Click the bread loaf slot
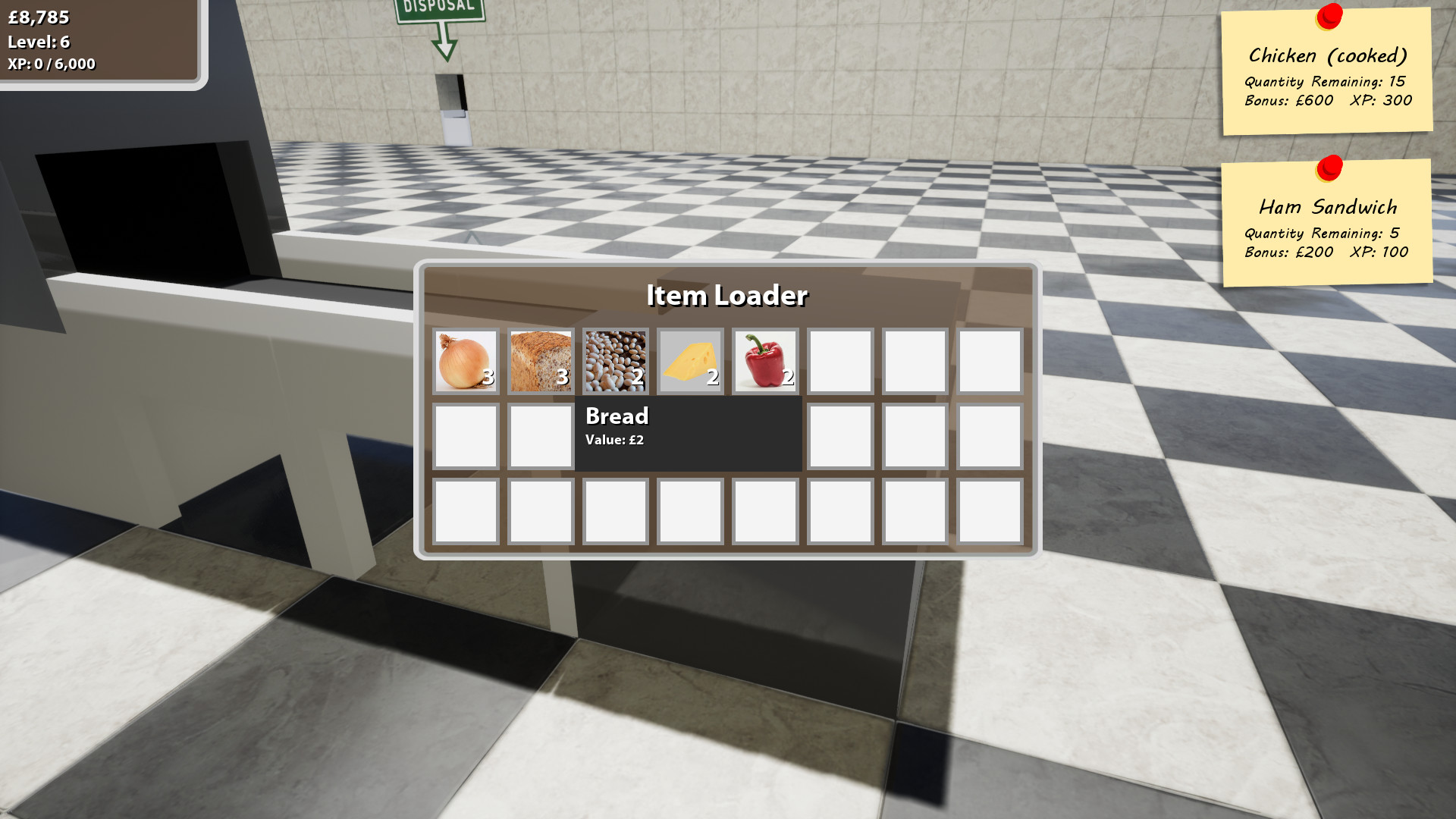The height and width of the screenshot is (819, 1456). point(540,360)
